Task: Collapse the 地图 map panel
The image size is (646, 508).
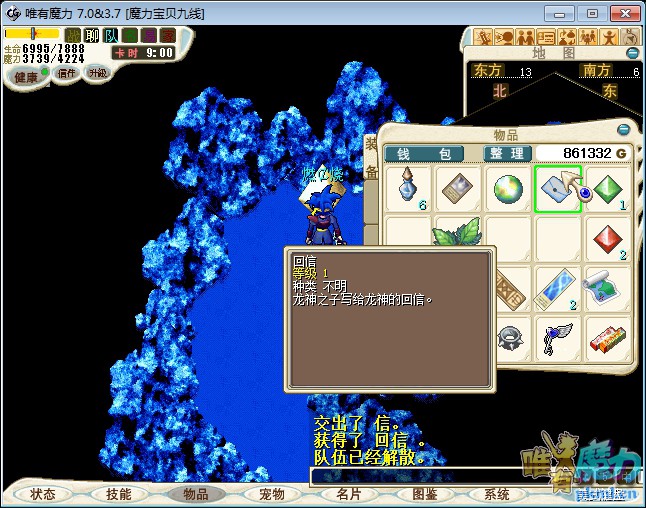Action: click(x=632, y=52)
